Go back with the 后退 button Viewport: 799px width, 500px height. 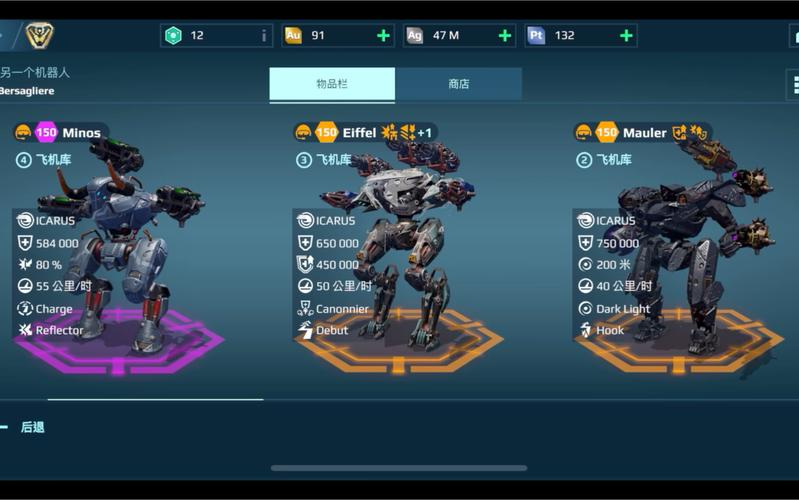(x=32, y=427)
